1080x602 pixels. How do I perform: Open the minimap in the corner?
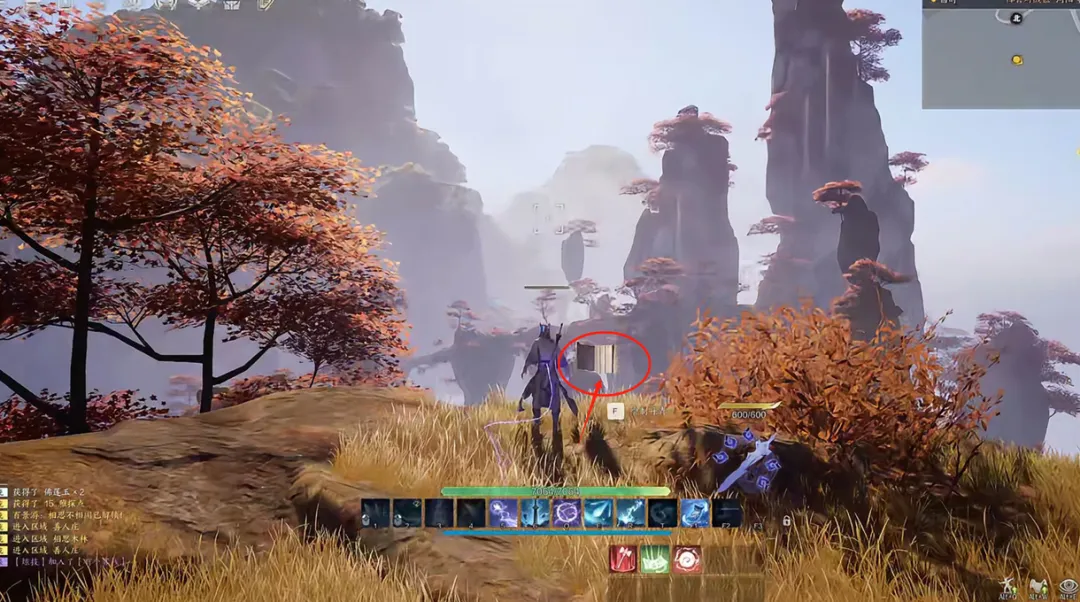click(x=1000, y=54)
